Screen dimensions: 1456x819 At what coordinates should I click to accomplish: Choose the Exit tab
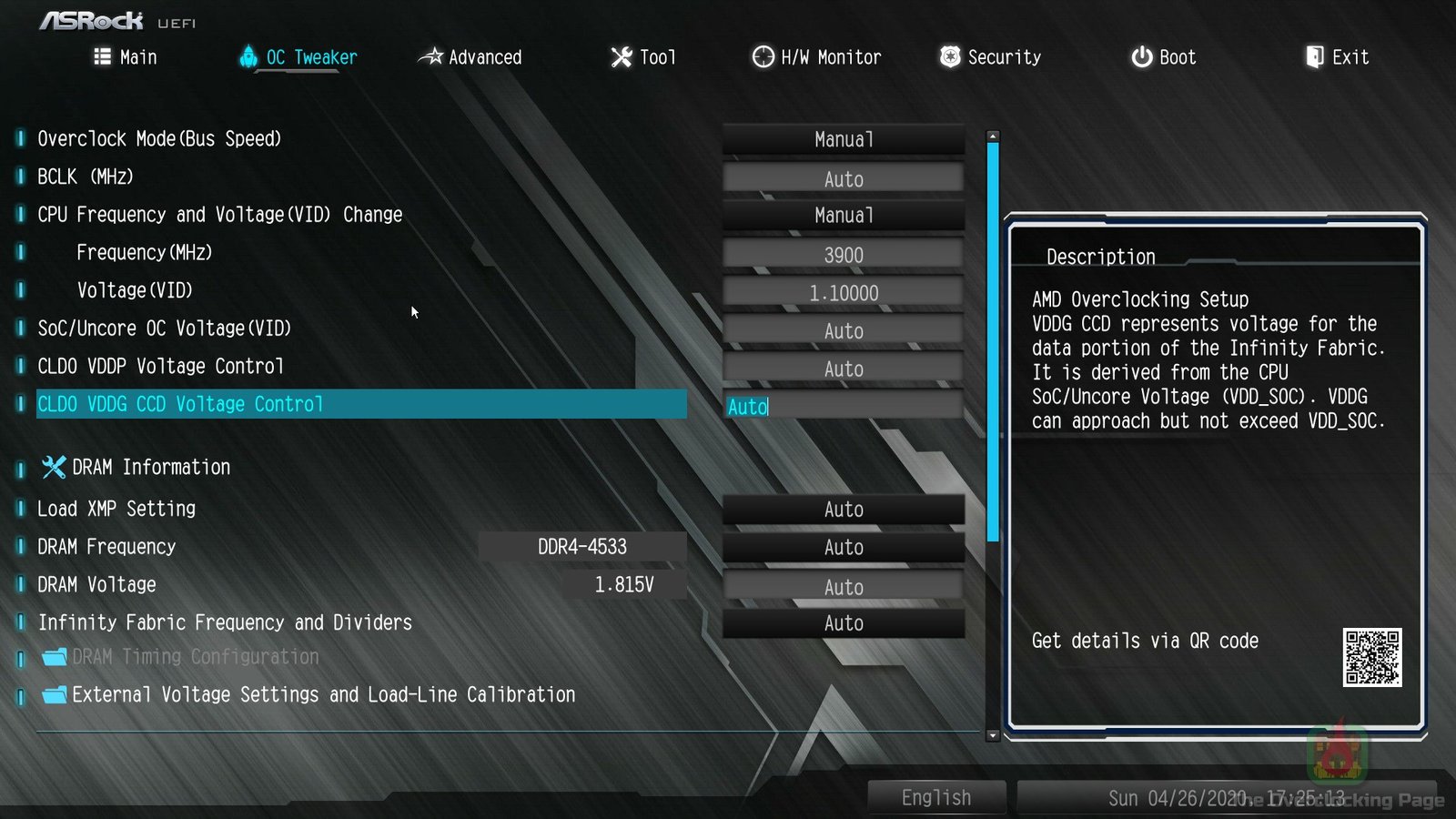[x=1337, y=57]
